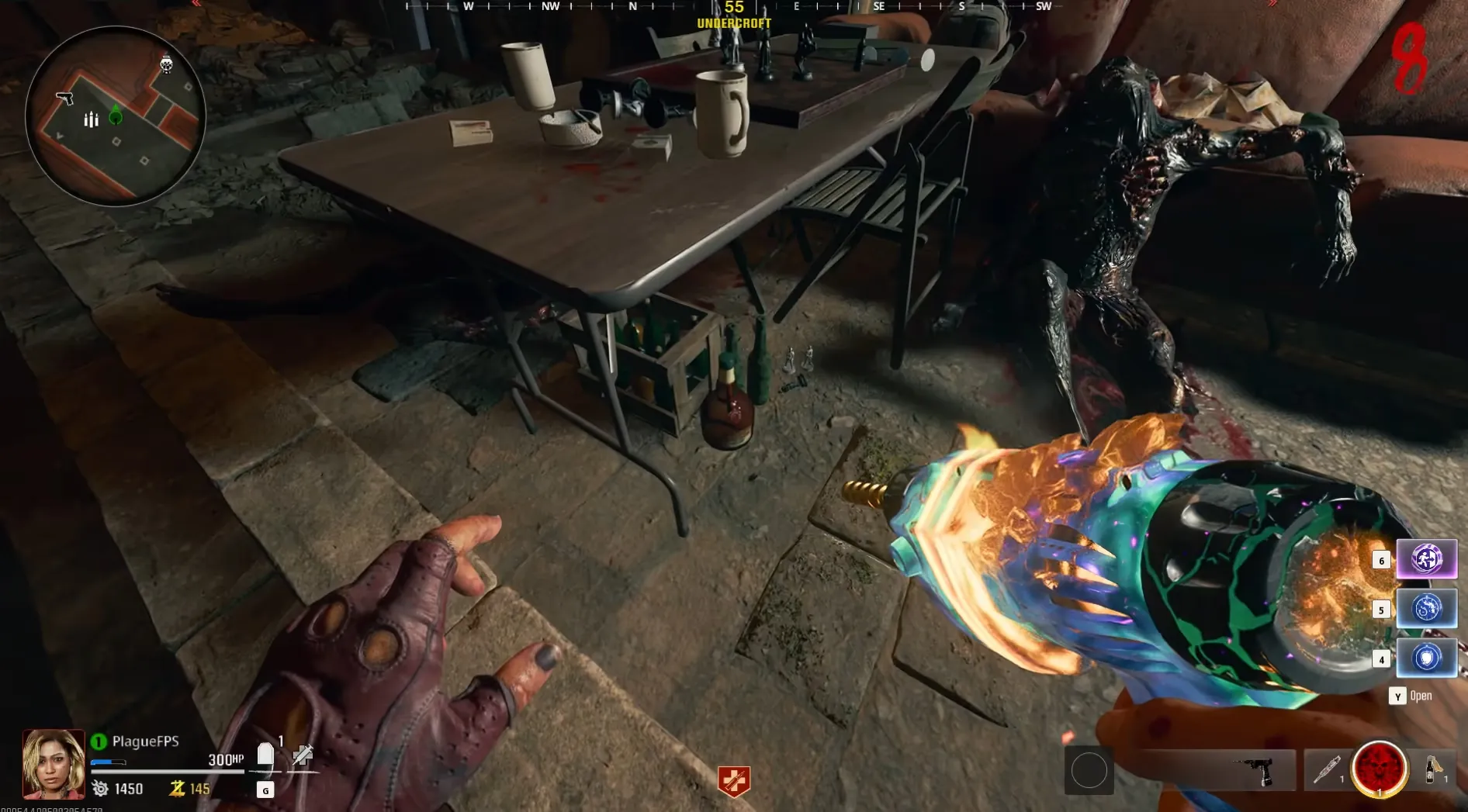Click the syringe self-revive icon
Screen dimensions: 1468x812
coord(302,755)
